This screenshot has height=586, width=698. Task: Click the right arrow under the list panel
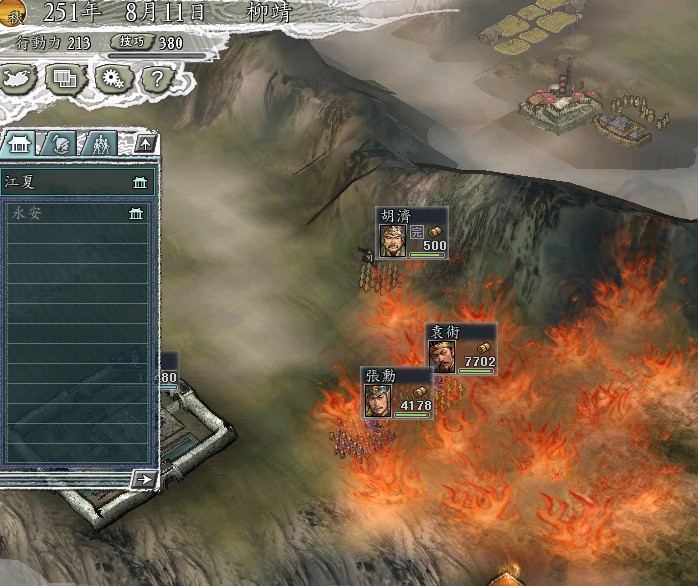coord(144,480)
